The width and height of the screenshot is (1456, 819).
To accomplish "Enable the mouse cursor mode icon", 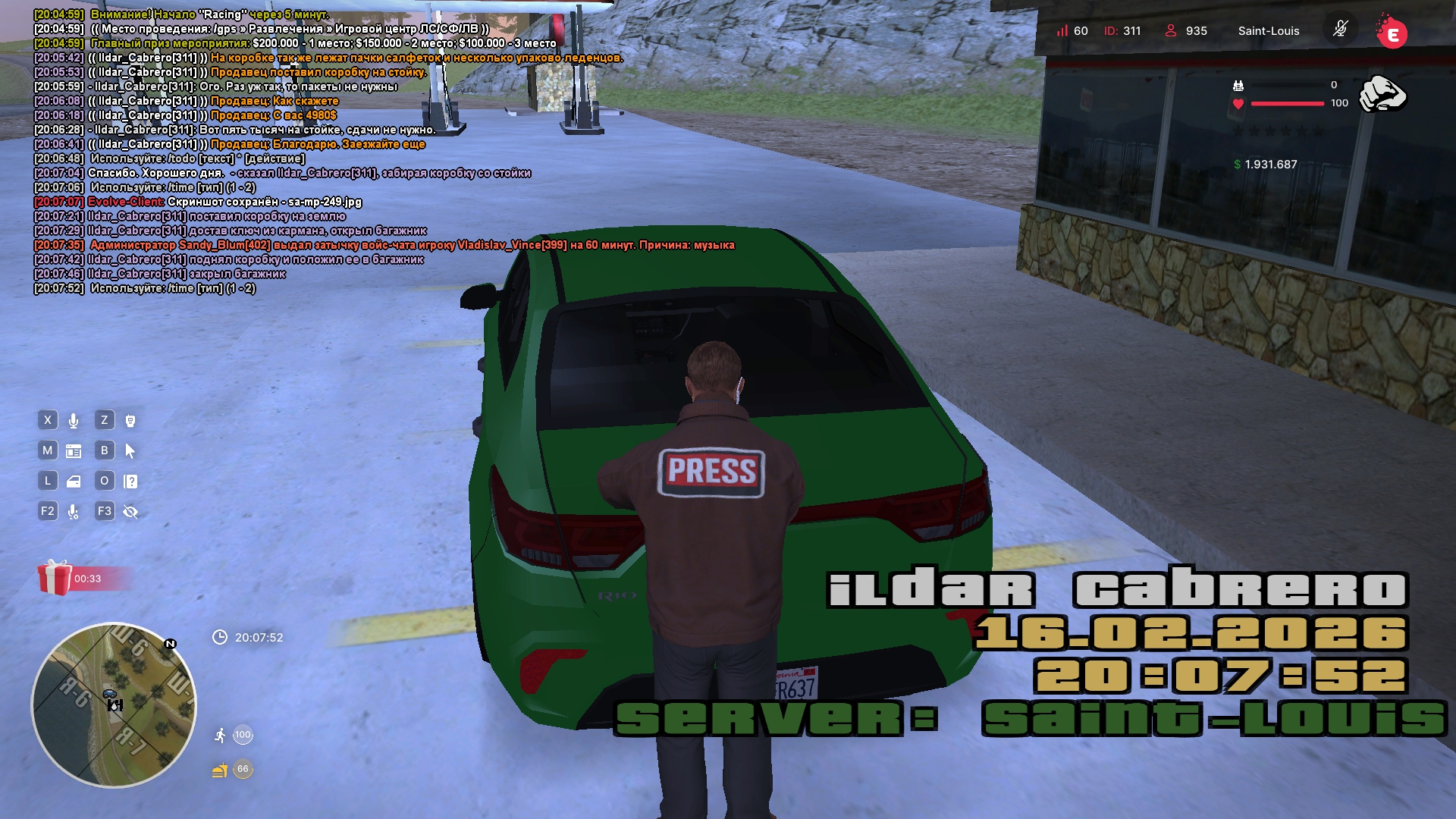I will coord(130,451).
